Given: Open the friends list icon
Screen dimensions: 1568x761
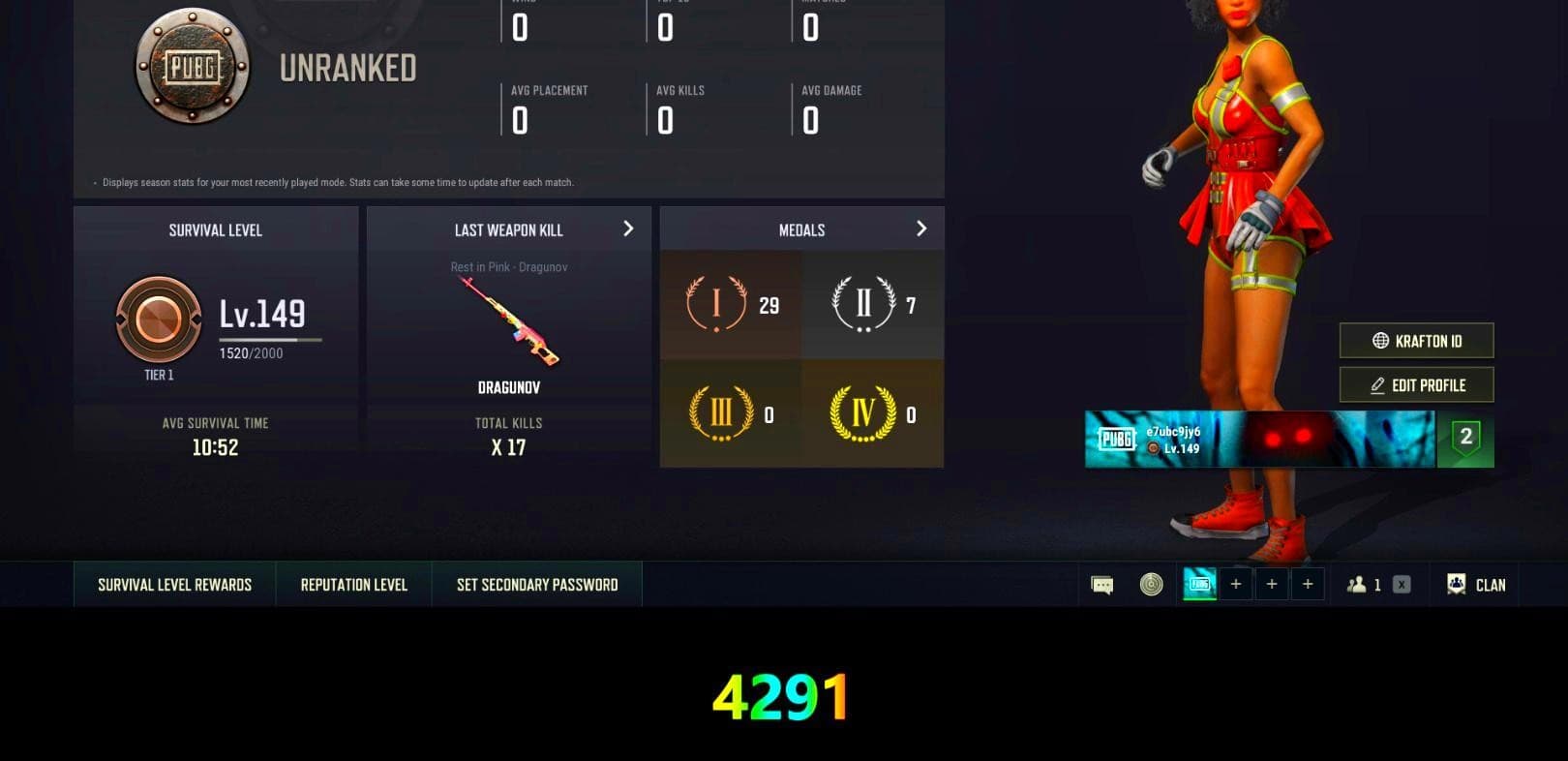Looking at the screenshot, I should [x=1363, y=584].
